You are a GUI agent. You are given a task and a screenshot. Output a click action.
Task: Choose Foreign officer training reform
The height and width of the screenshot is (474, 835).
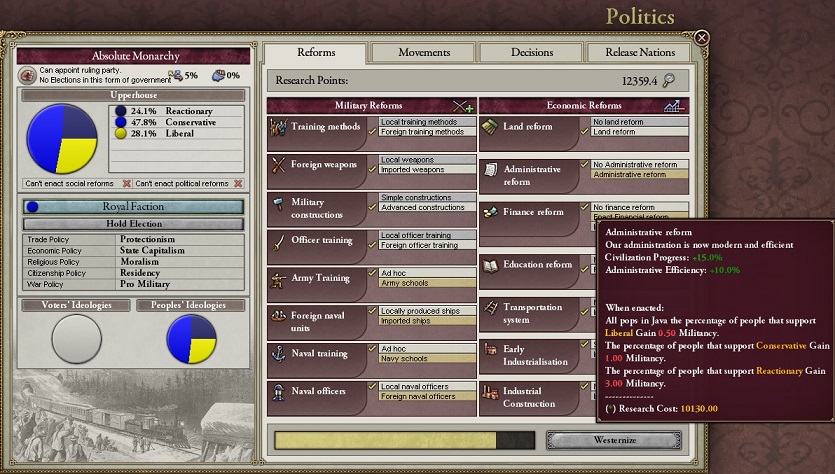(422, 245)
